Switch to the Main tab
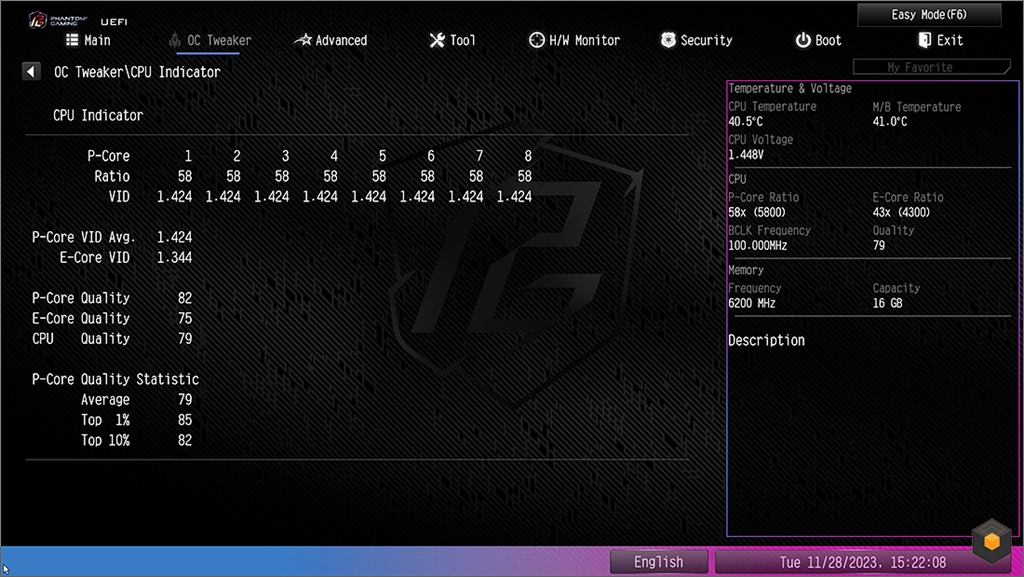The image size is (1024, 577). tap(88, 40)
